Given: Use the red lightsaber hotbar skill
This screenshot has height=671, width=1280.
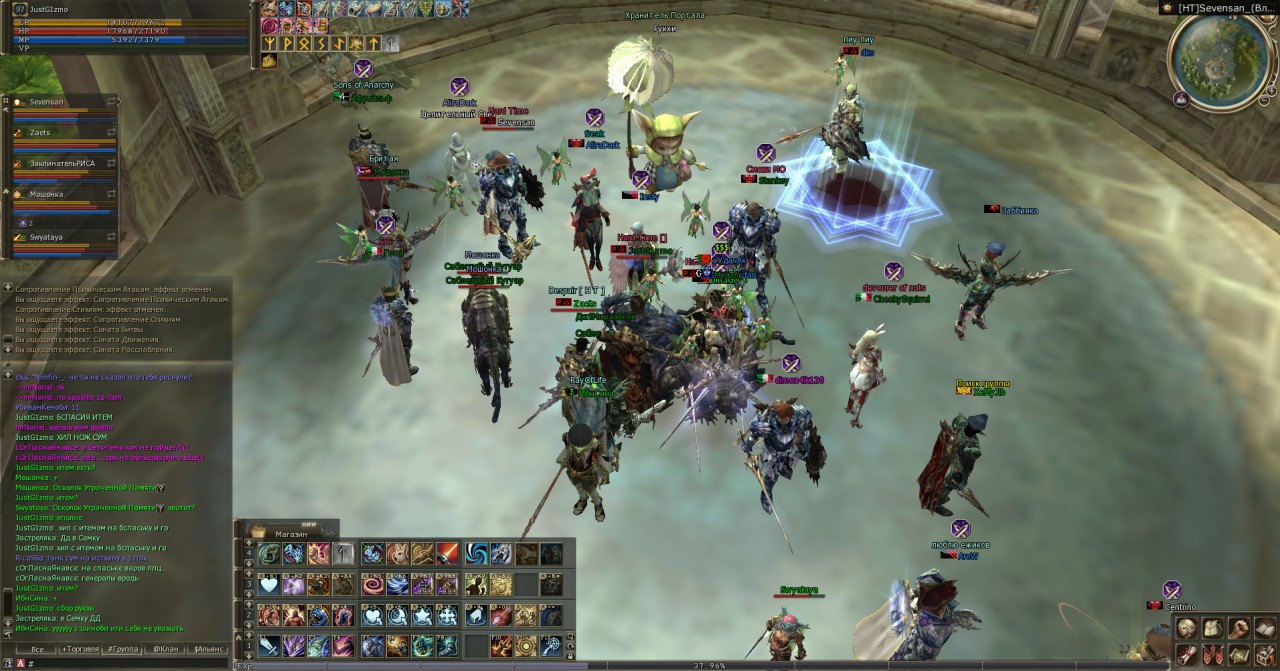Looking at the screenshot, I should 447,554.
